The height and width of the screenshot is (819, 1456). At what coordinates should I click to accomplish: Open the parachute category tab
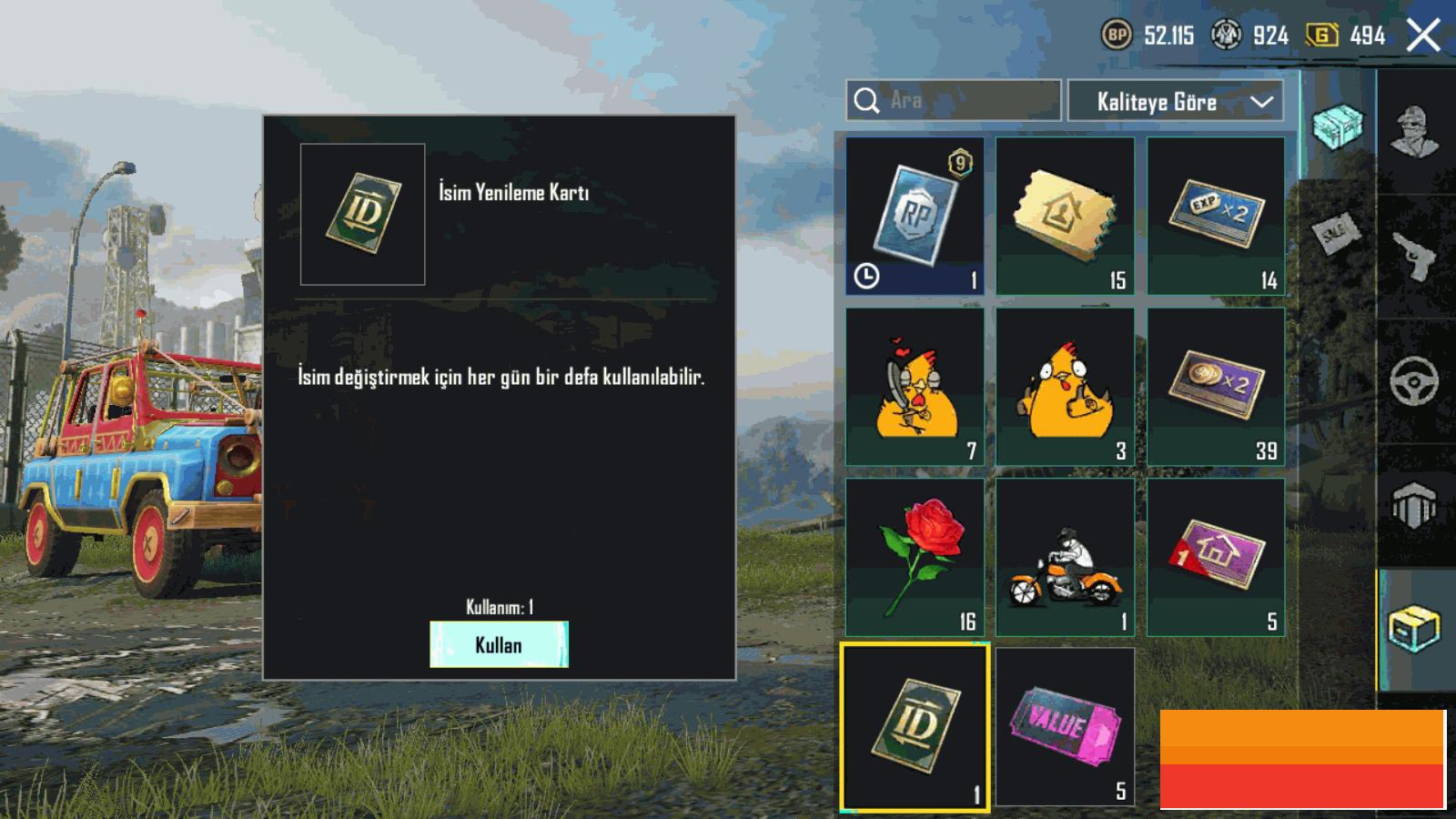click(1415, 505)
